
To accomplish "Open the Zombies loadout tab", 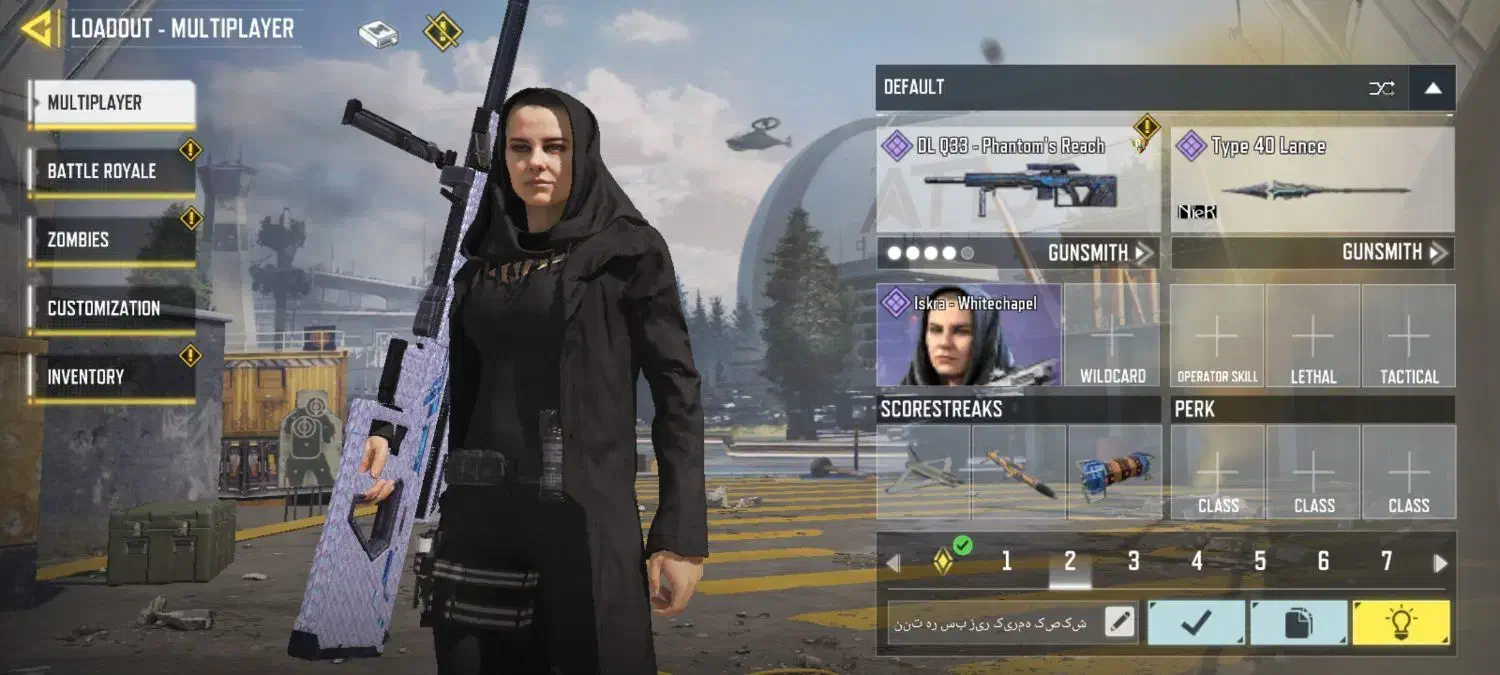I will tap(110, 240).
